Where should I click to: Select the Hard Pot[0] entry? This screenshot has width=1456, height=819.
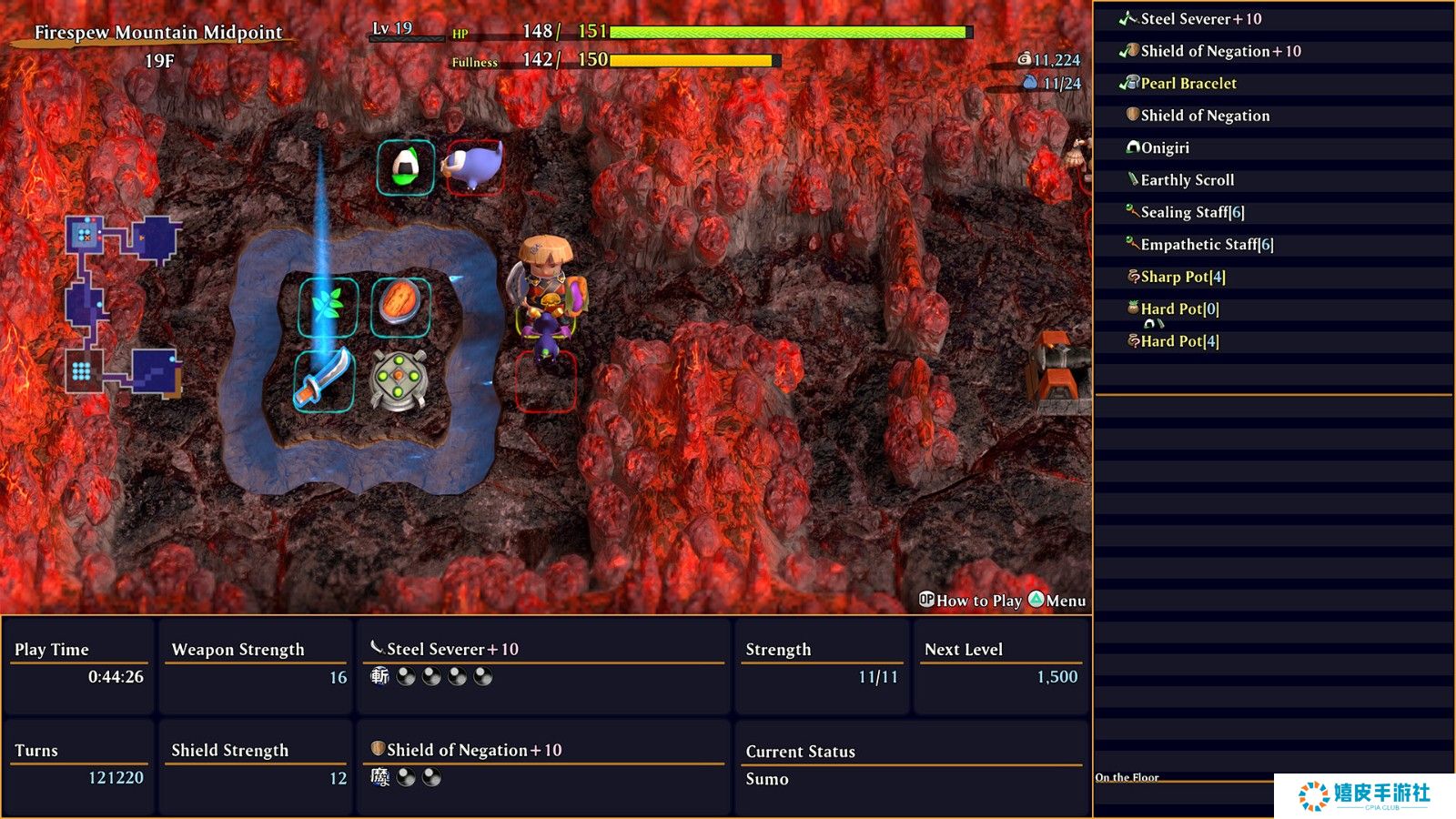click(1179, 309)
